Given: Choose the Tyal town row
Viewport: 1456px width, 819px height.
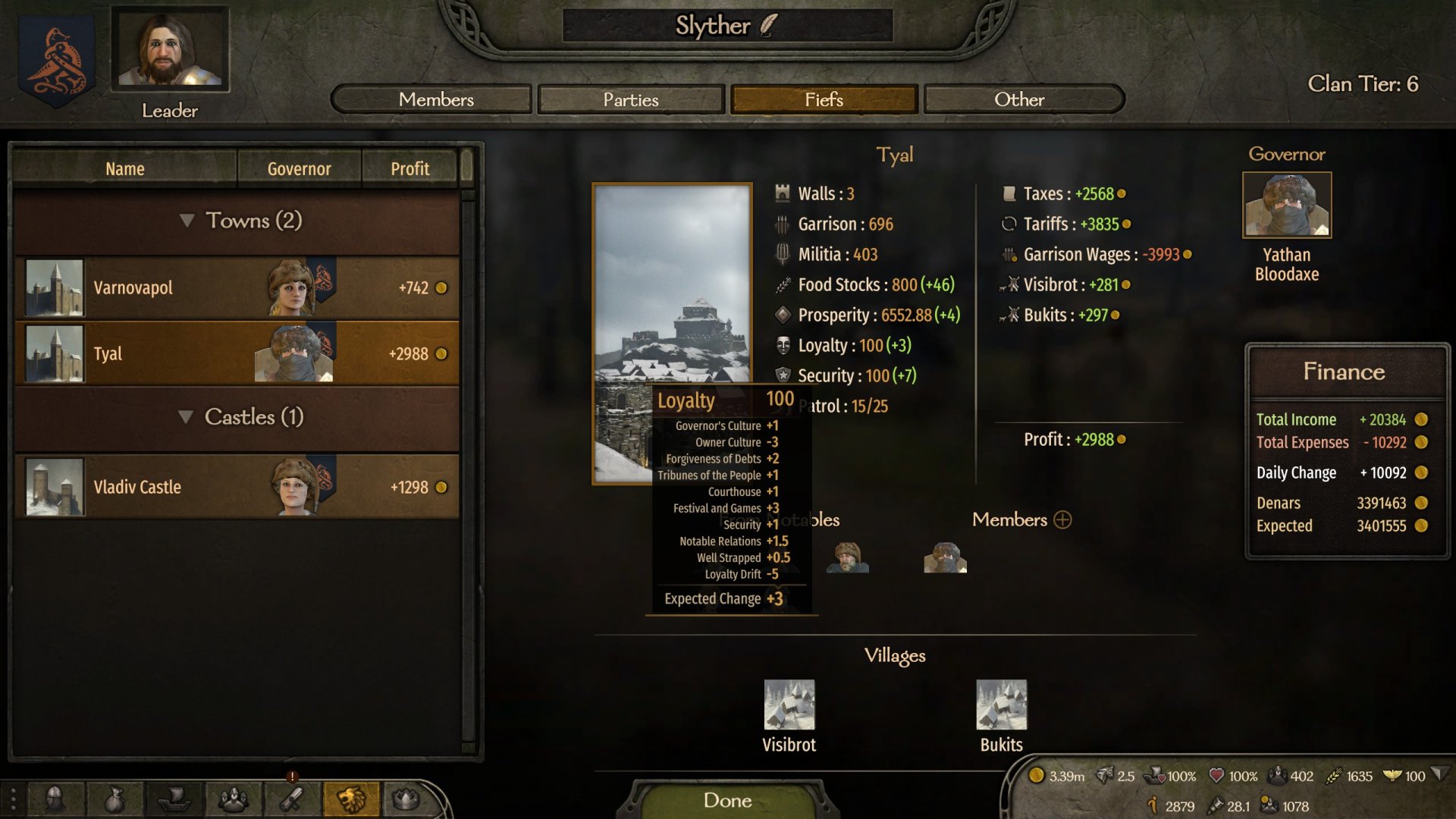Looking at the screenshot, I should point(237,353).
